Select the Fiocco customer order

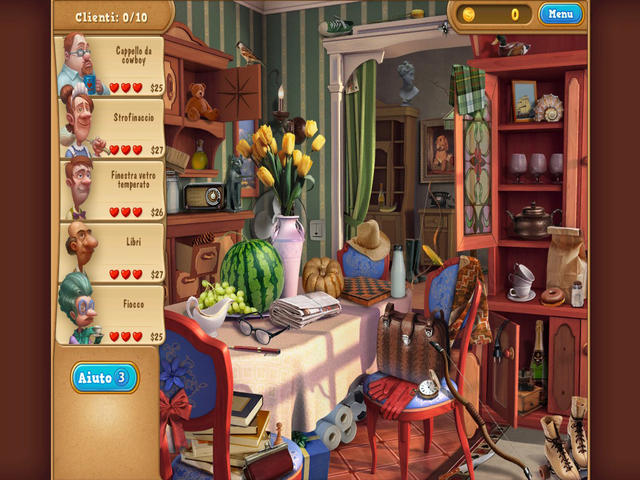pyautogui.click(x=112, y=316)
